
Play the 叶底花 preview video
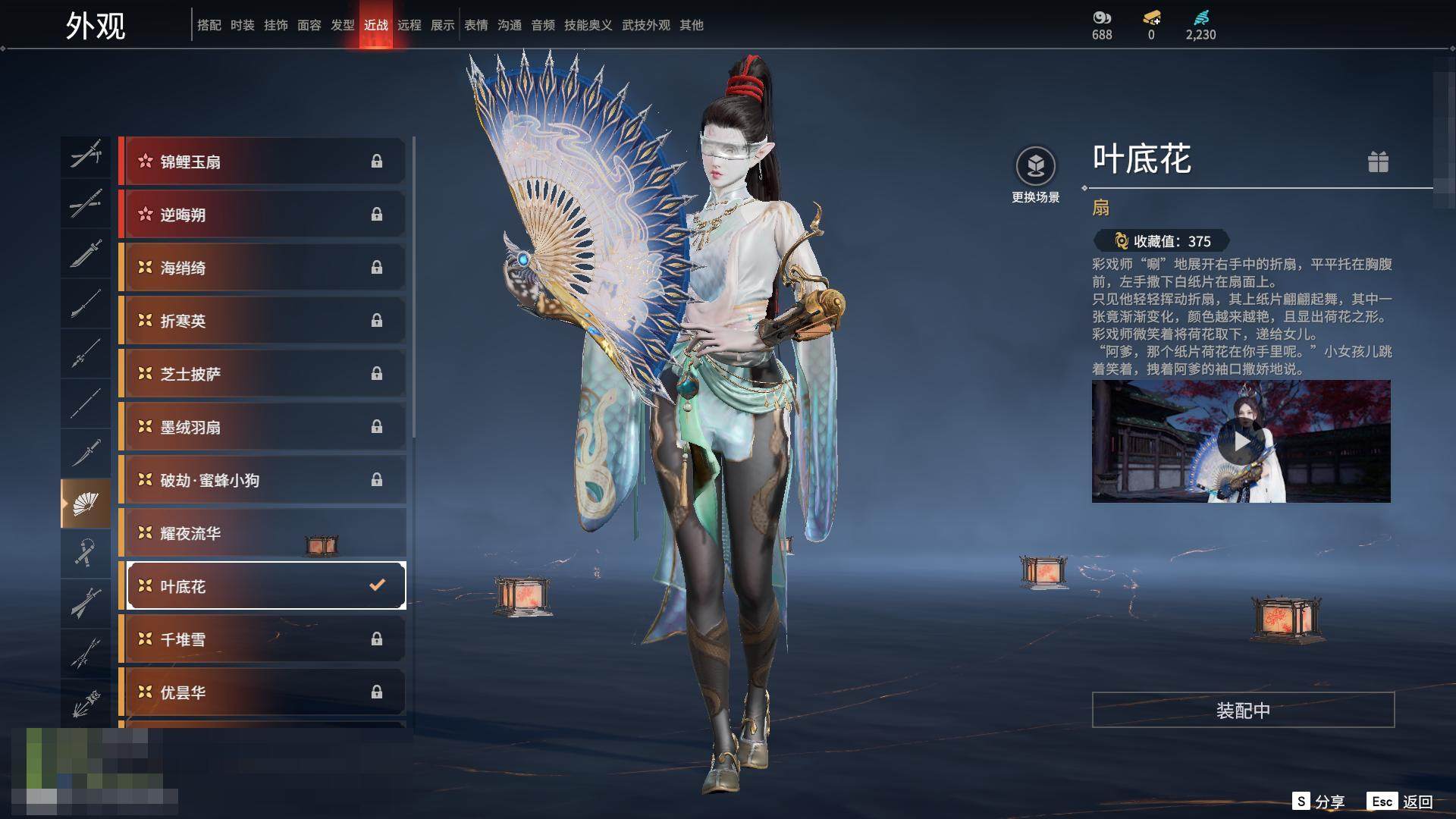(1241, 441)
